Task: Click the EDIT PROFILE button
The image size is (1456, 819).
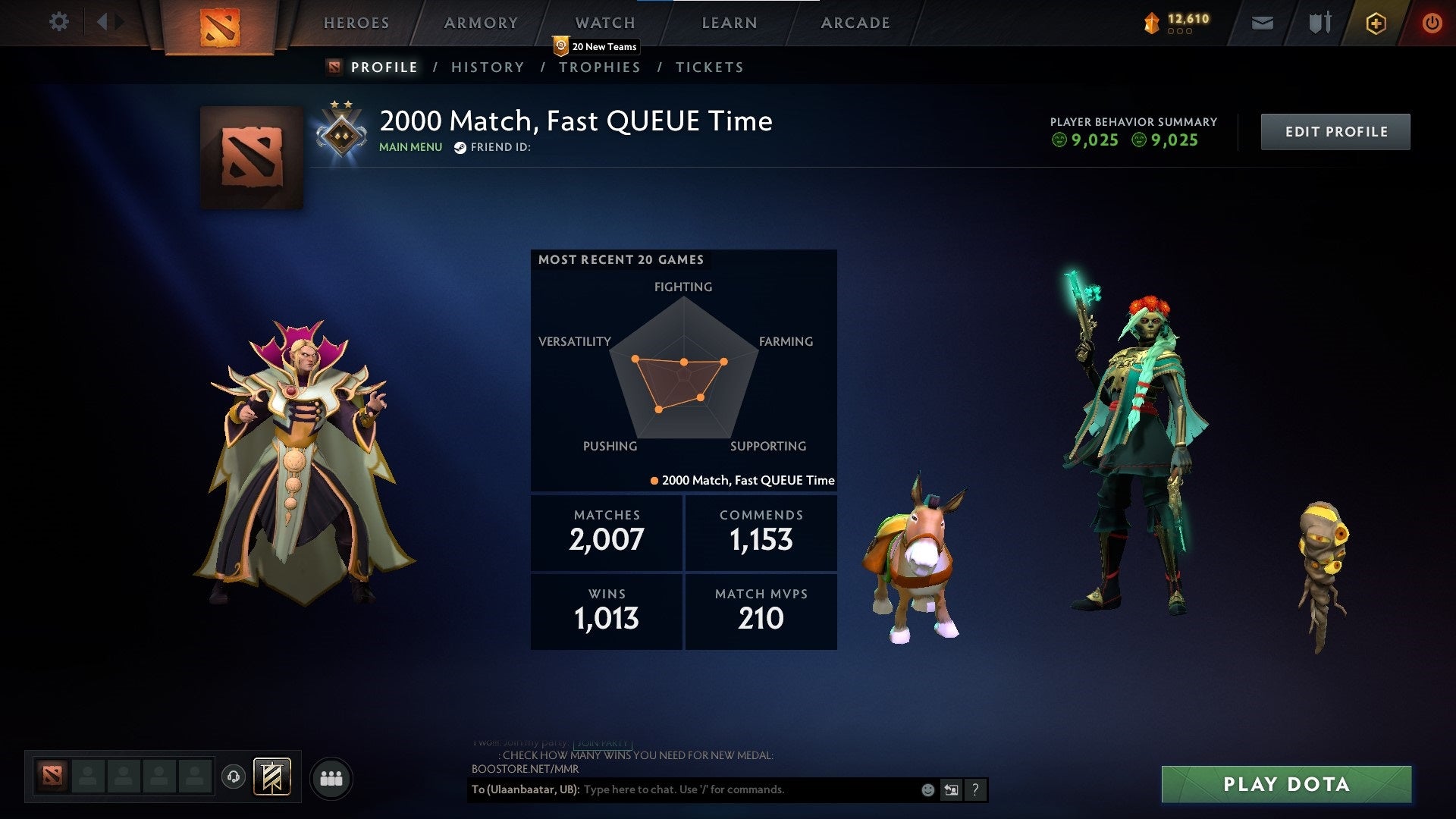Action: coord(1335,131)
